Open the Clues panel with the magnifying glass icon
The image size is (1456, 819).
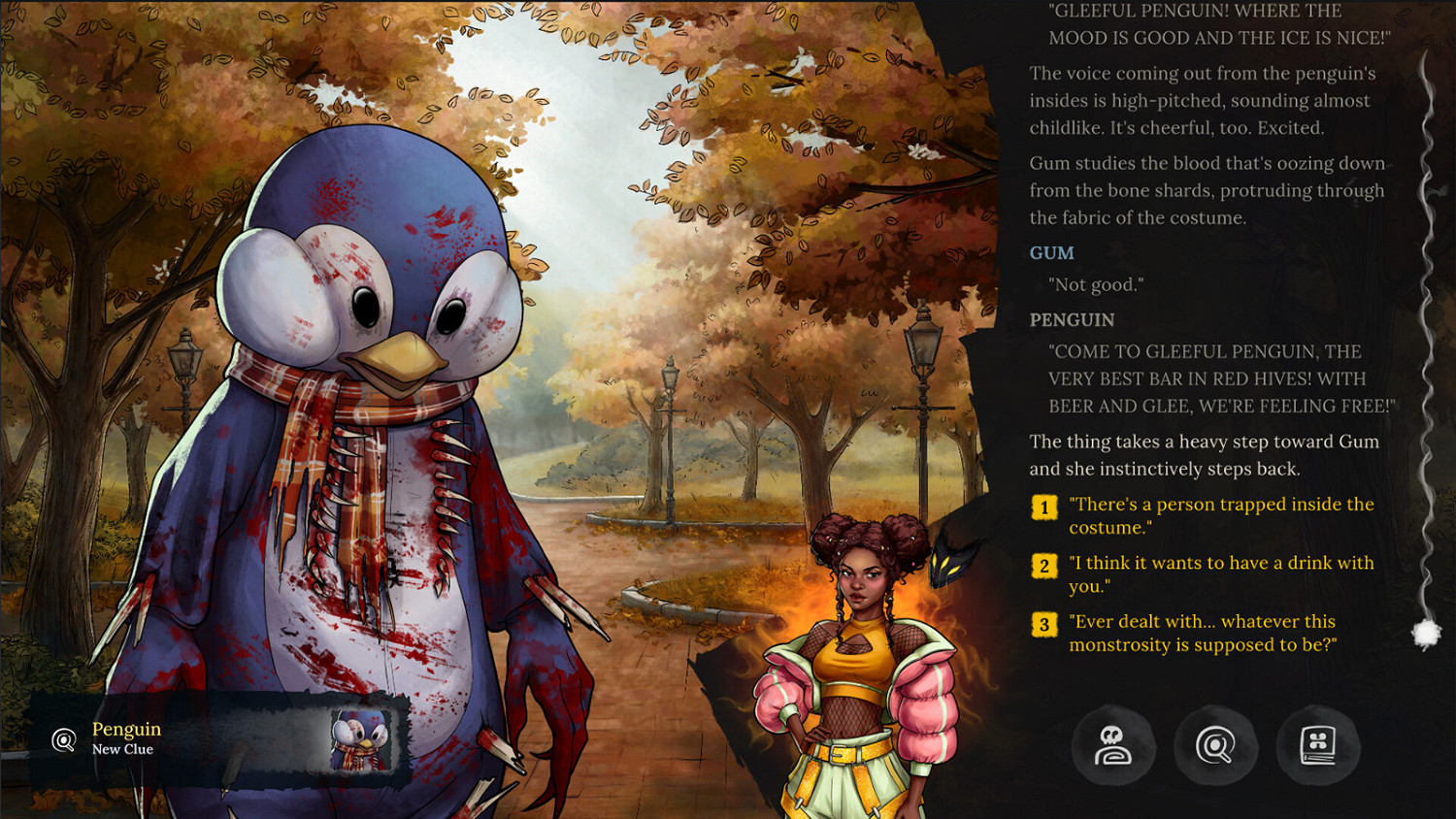pos(1216,745)
